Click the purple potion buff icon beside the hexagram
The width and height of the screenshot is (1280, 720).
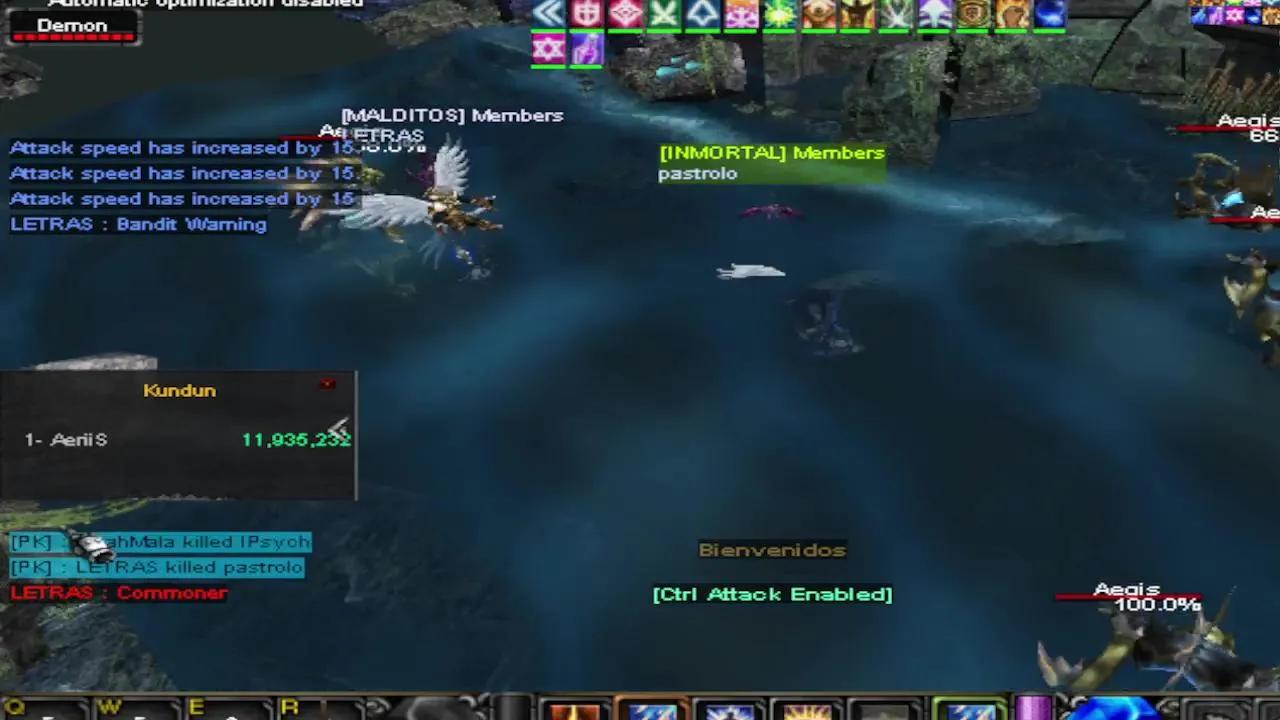586,48
